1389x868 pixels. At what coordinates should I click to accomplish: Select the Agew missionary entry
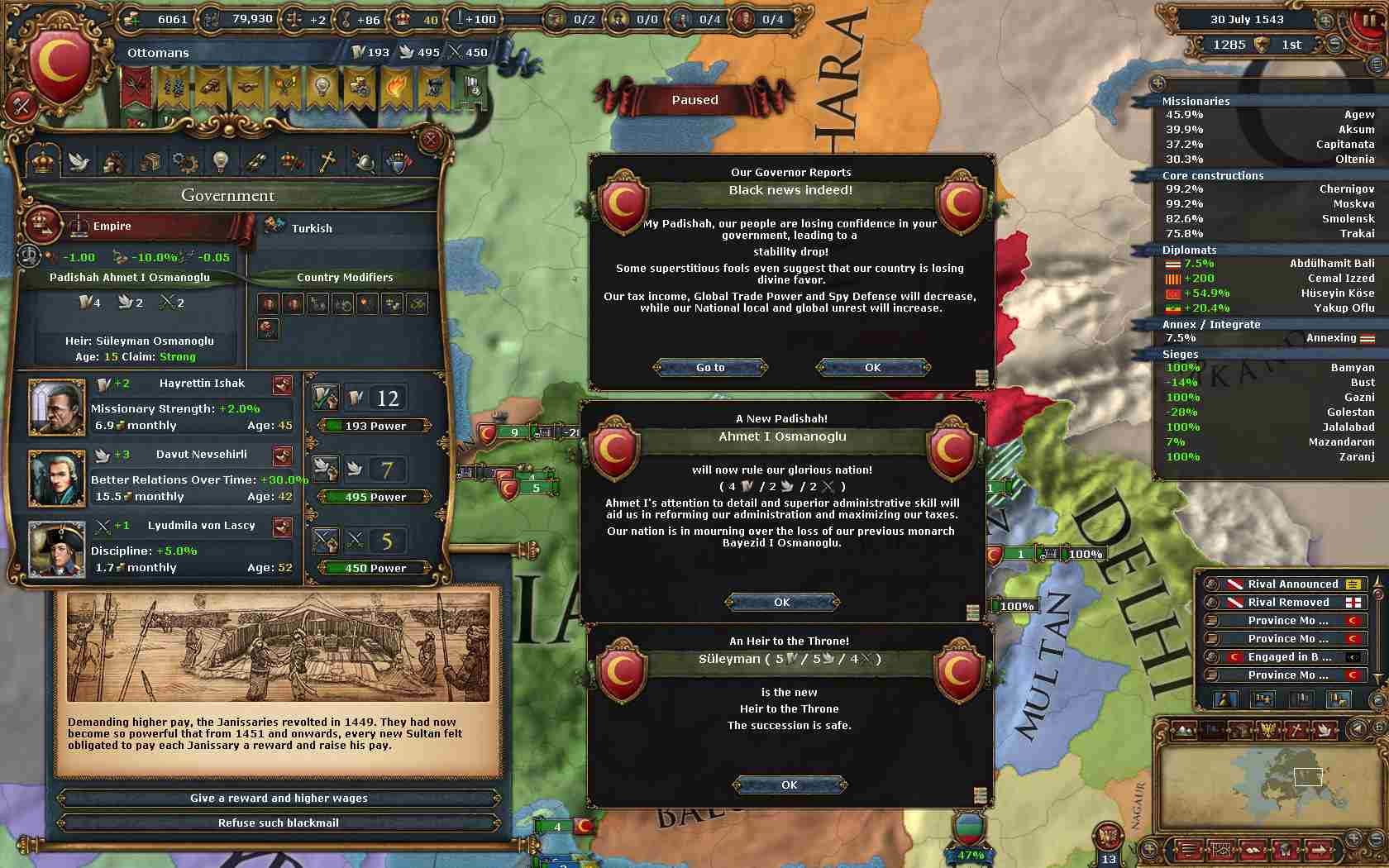[1269, 115]
